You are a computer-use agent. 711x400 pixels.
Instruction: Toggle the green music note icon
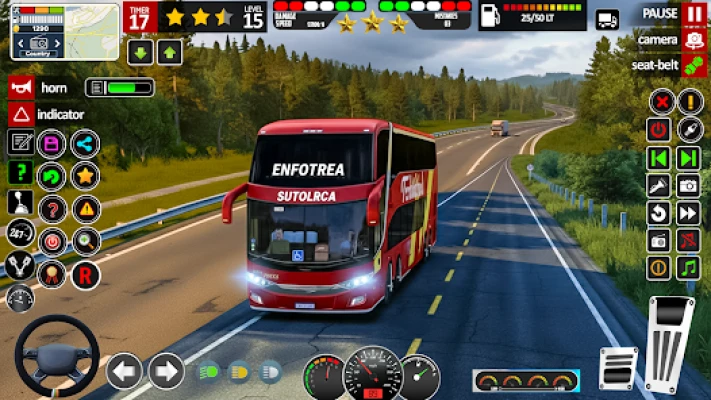coord(688,267)
